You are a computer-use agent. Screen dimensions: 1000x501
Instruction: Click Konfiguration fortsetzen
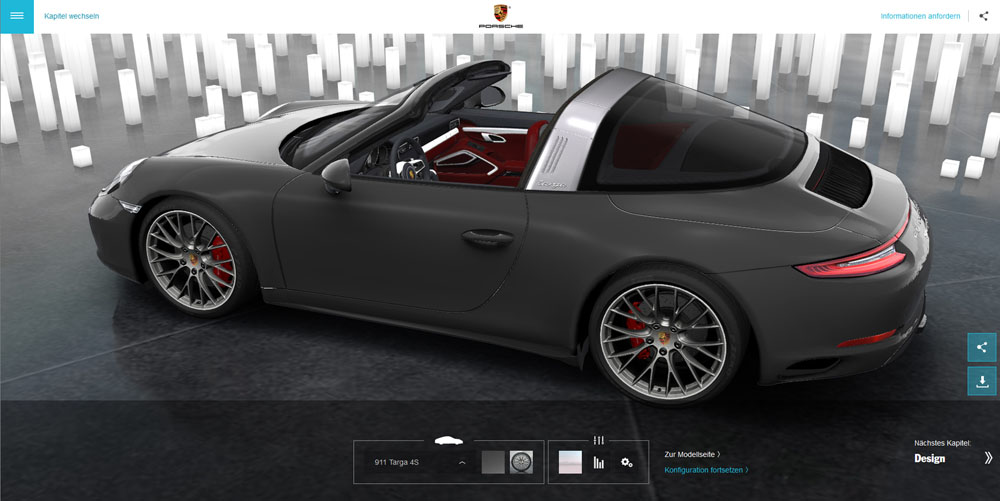706,470
